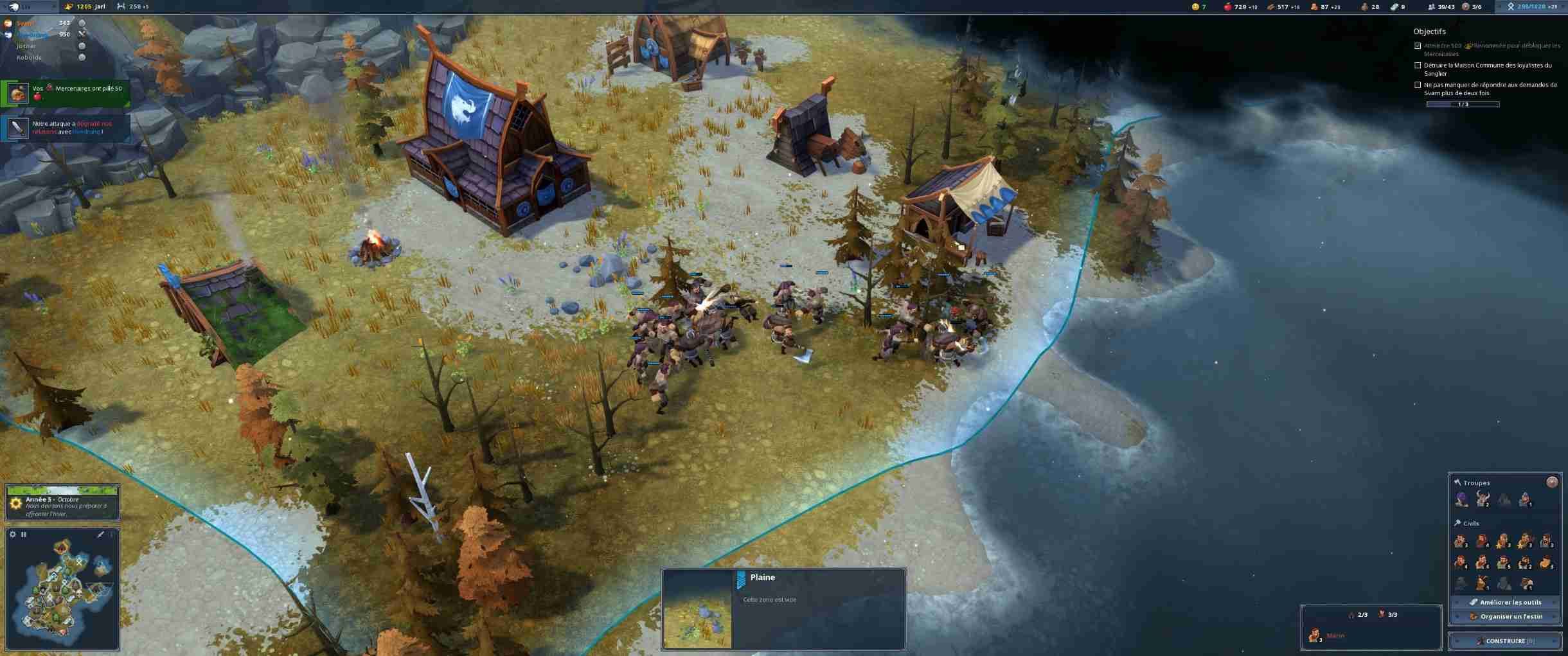
Task: Organize a feast with Organiser un festin
Action: tap(1505, 616)
